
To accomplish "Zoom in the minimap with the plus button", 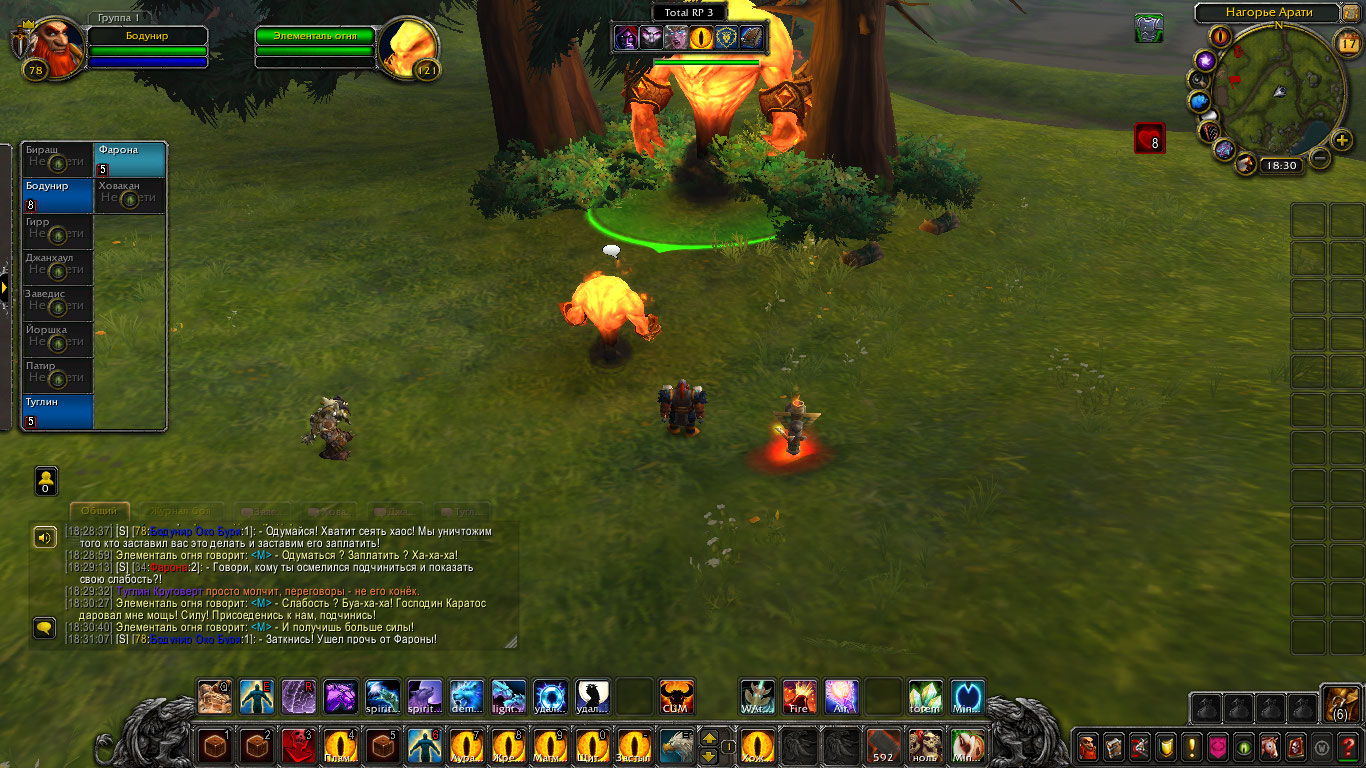I will (1343, 140).
